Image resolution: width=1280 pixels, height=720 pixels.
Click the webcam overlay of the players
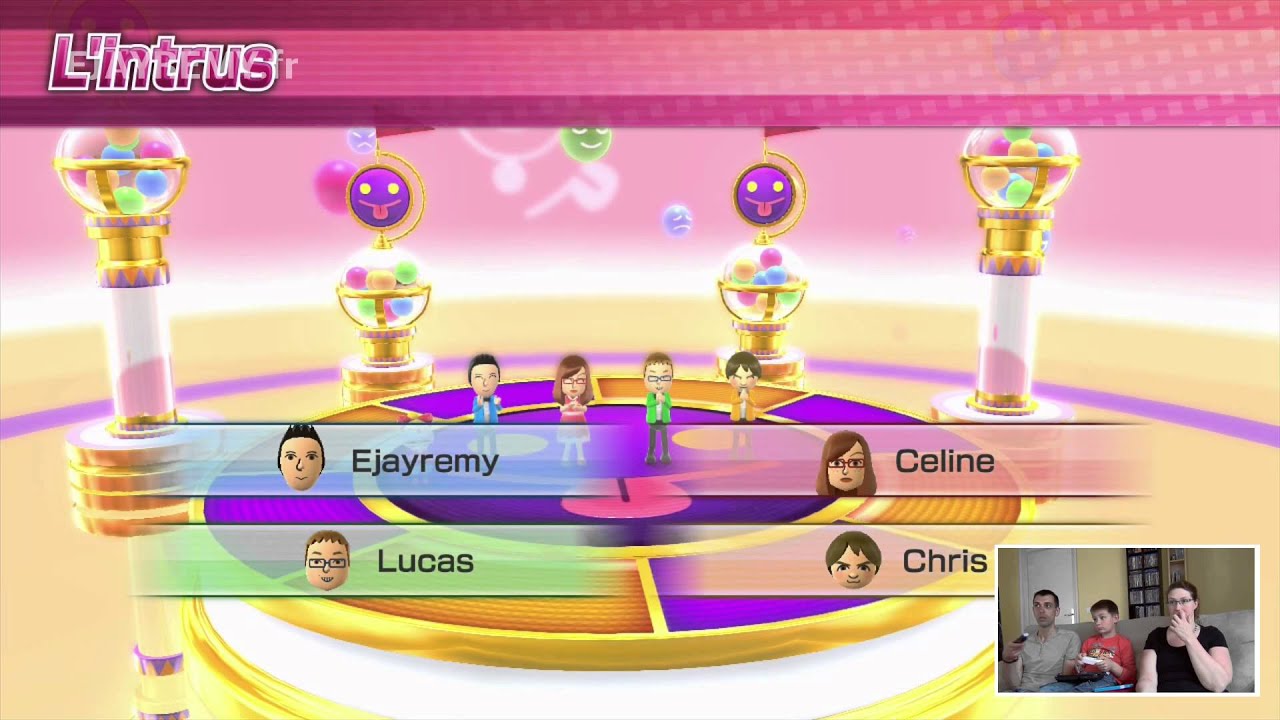tap(1127, 620)
